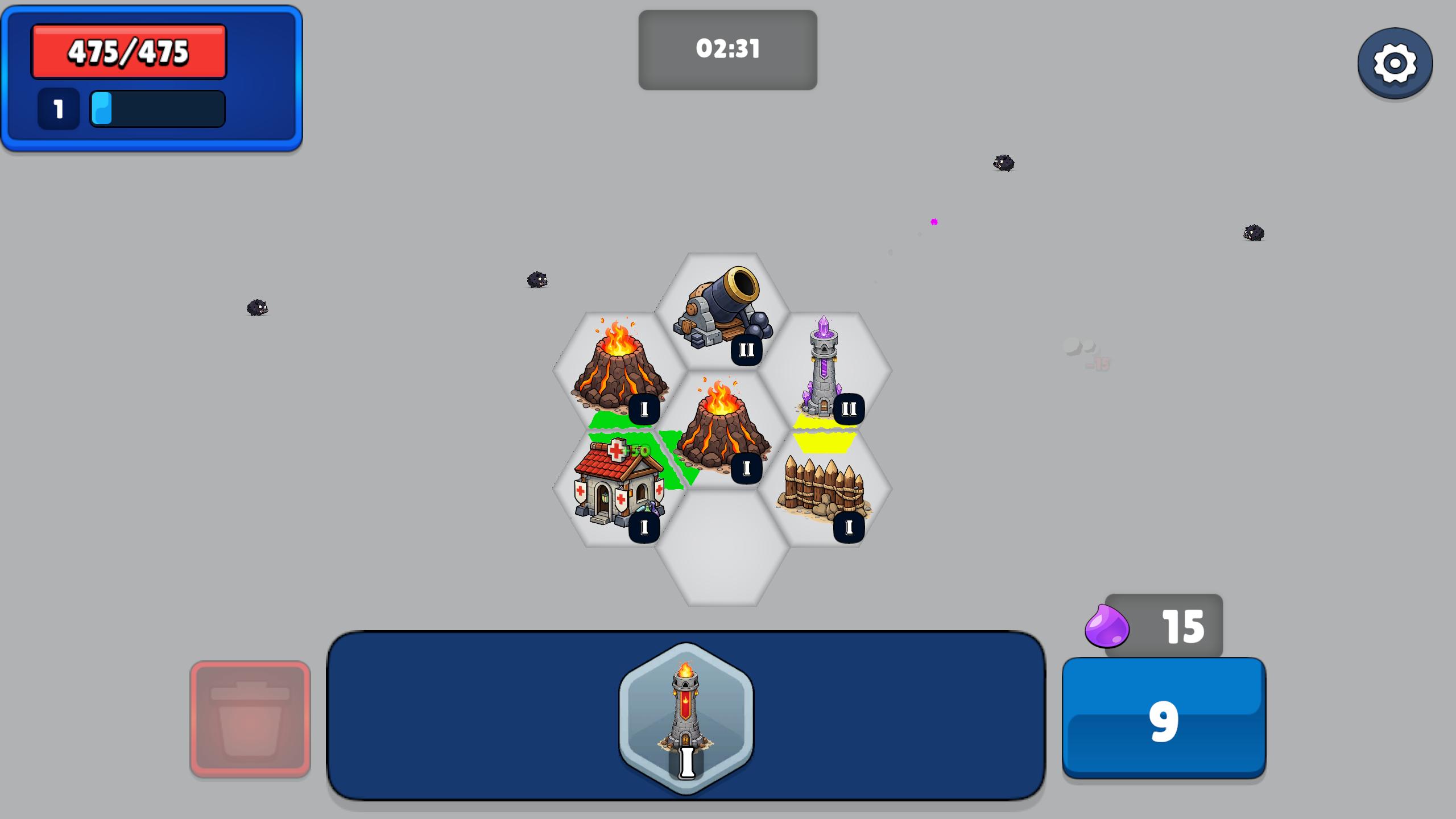Screen dimensions: 1456x819
Task: Click the red 475/475 health bar
Action: pos(128,52)
